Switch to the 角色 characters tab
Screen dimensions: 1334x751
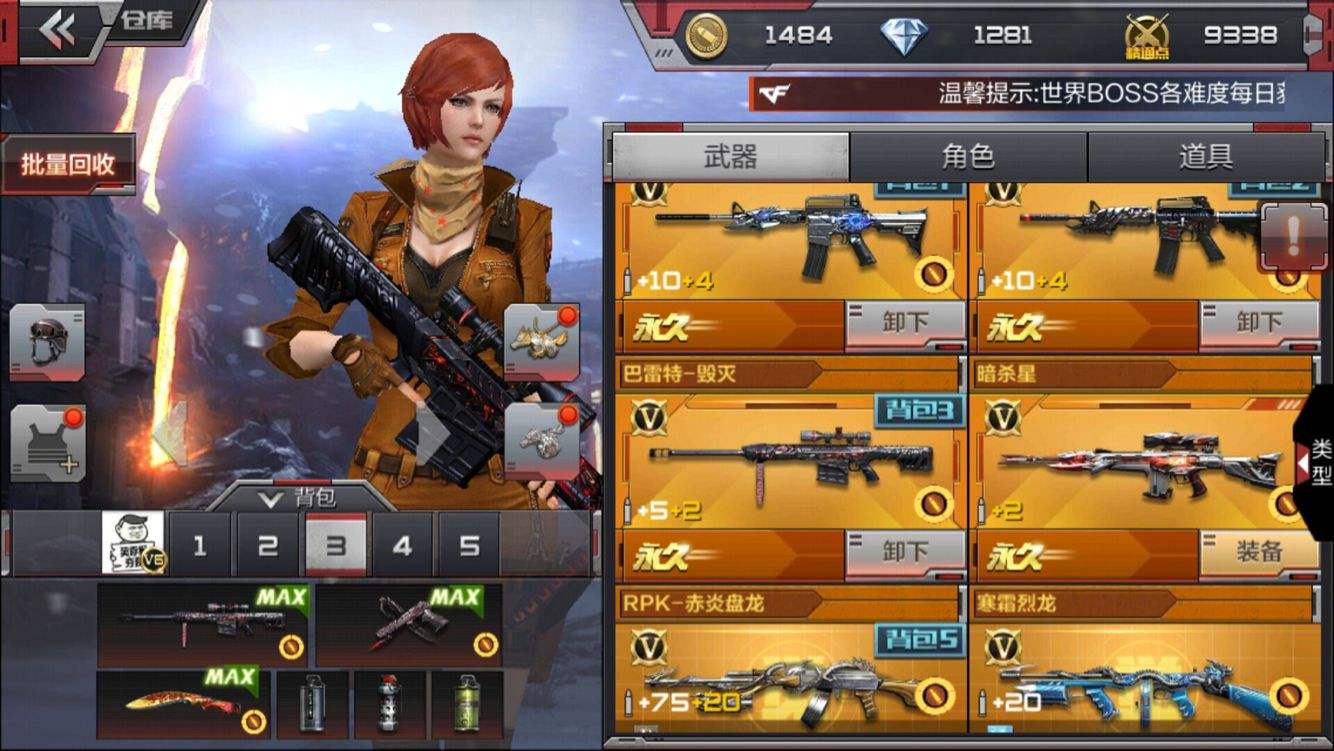click(968, 157)
